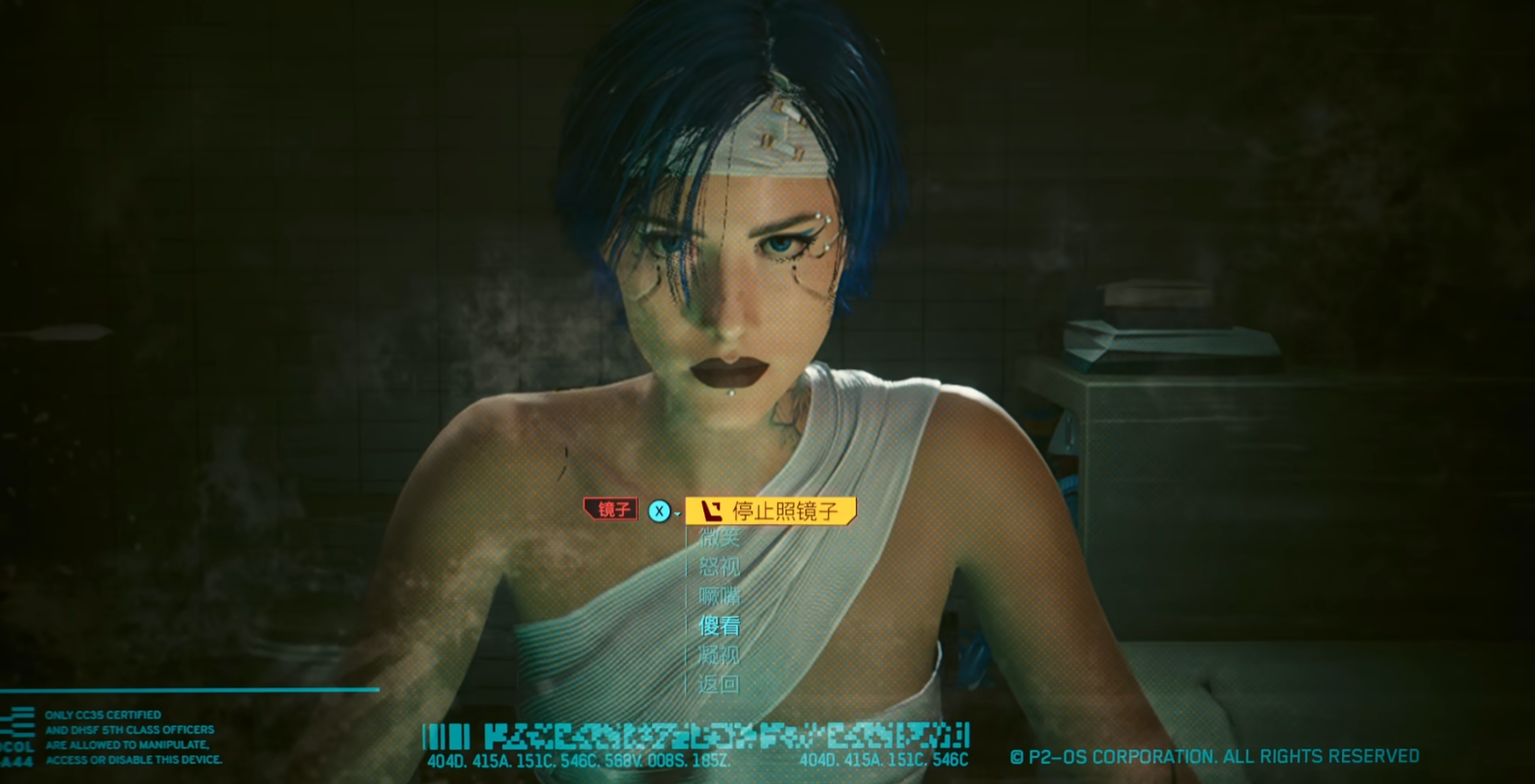The image size is (1535, 784).
Task: Click the 返回 option
Action: pos(720,685)
